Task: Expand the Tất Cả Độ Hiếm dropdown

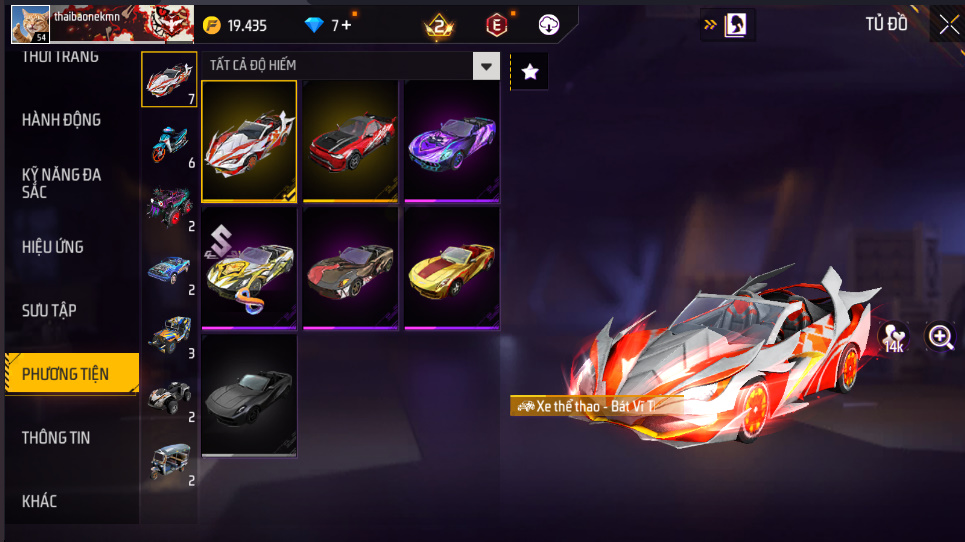Action: (x=486, y=66)
